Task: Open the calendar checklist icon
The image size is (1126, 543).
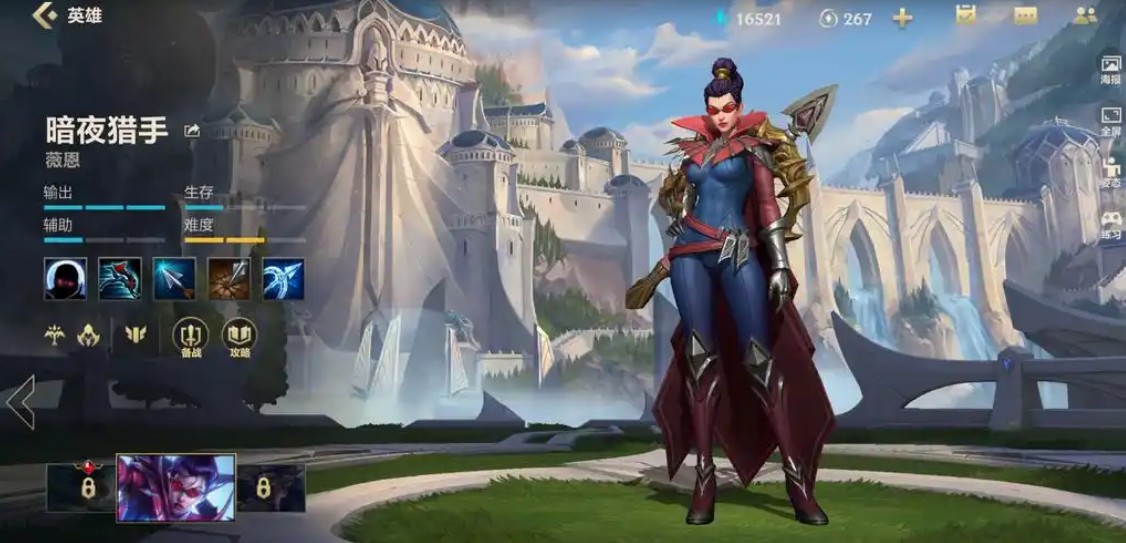Action: click(x=965, y=16)
